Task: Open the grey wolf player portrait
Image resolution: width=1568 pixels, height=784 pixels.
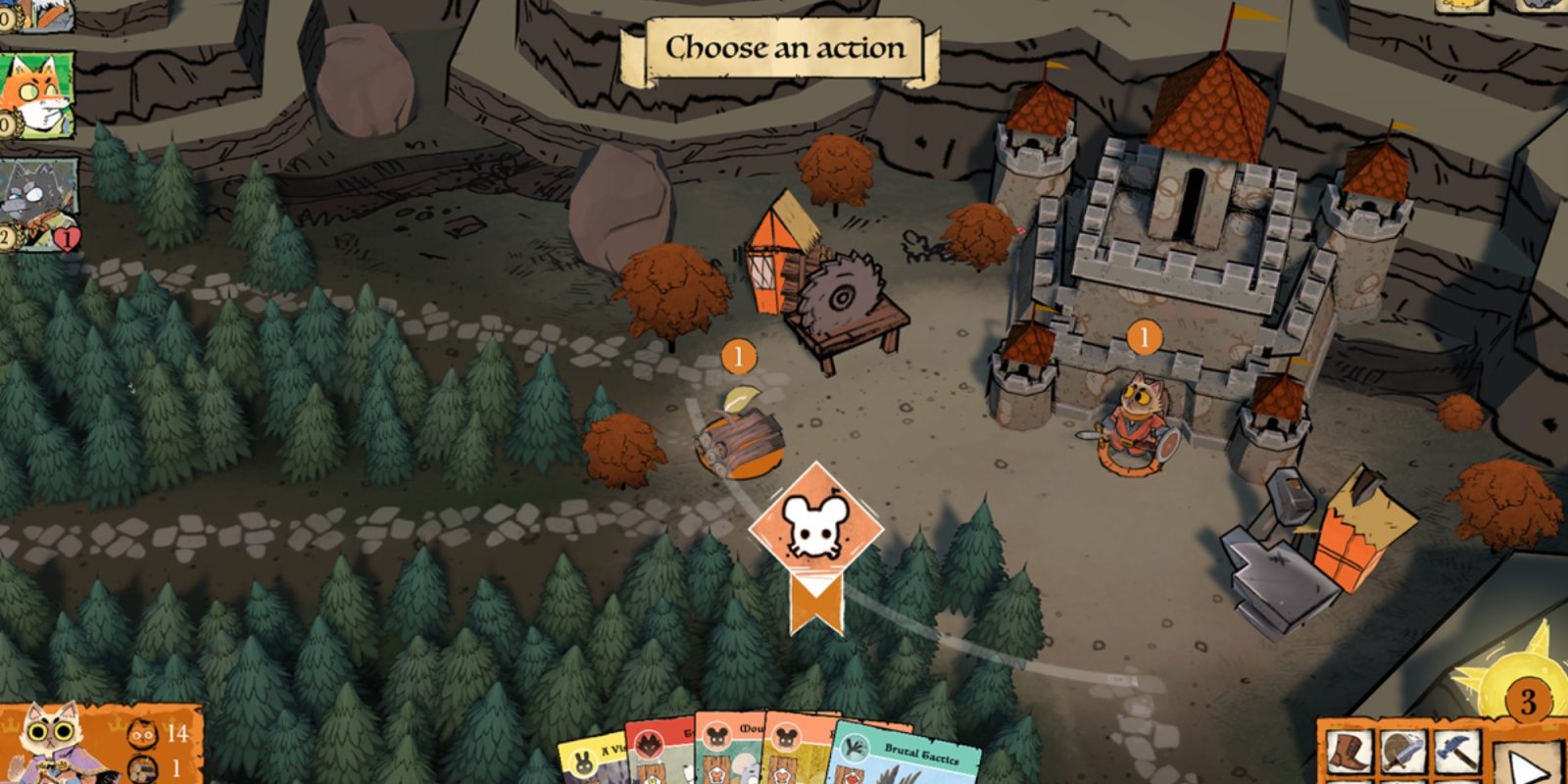Action: point(39,204)
